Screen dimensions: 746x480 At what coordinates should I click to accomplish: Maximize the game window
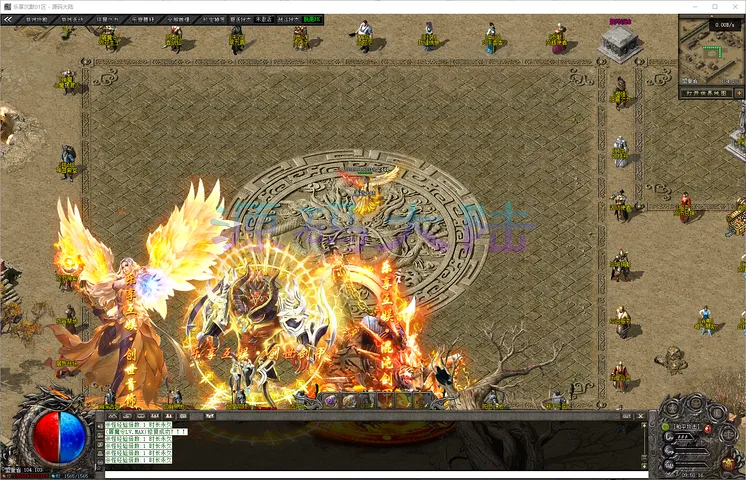714,6
